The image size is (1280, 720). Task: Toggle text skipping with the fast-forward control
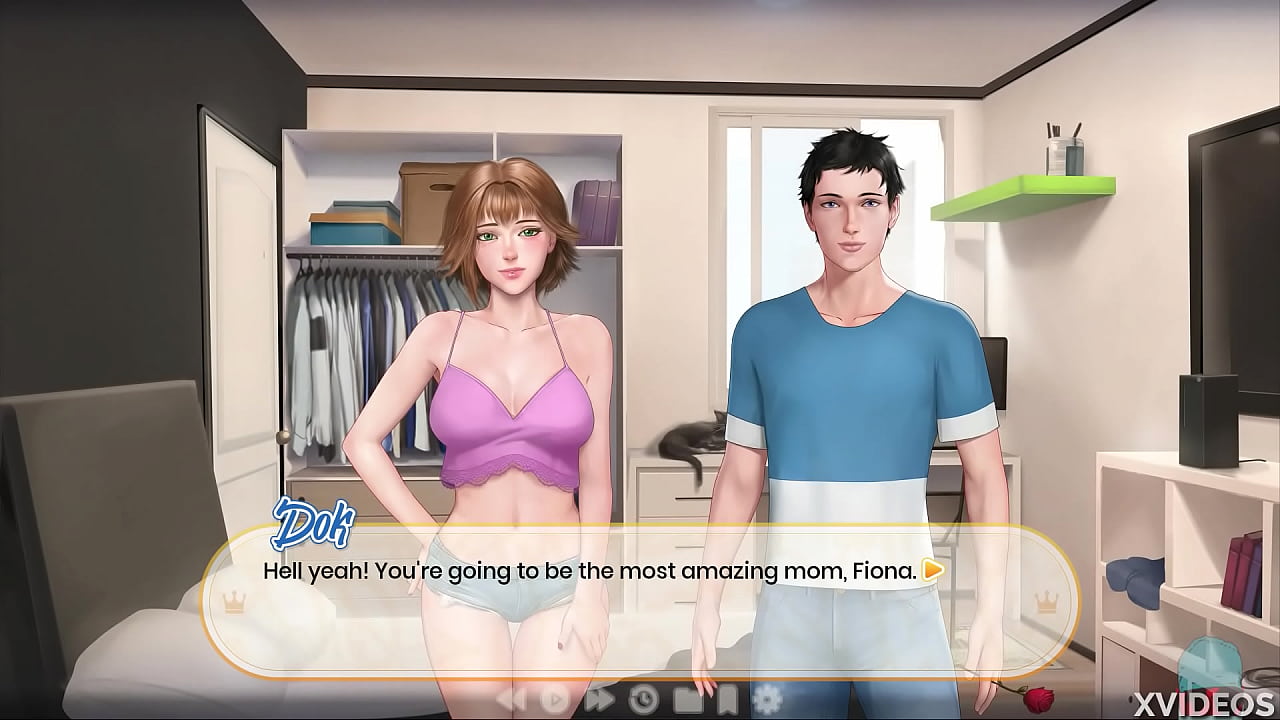click(600, 698)
